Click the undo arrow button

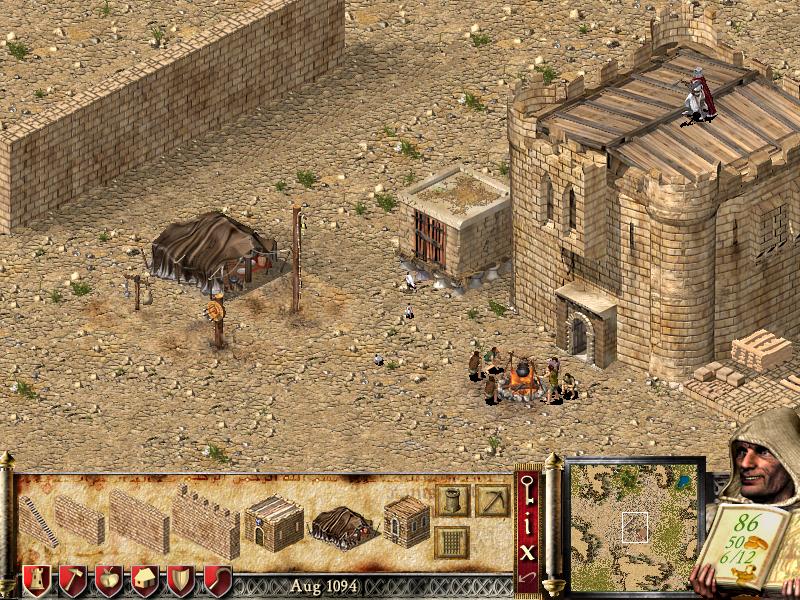click(528, 577)
